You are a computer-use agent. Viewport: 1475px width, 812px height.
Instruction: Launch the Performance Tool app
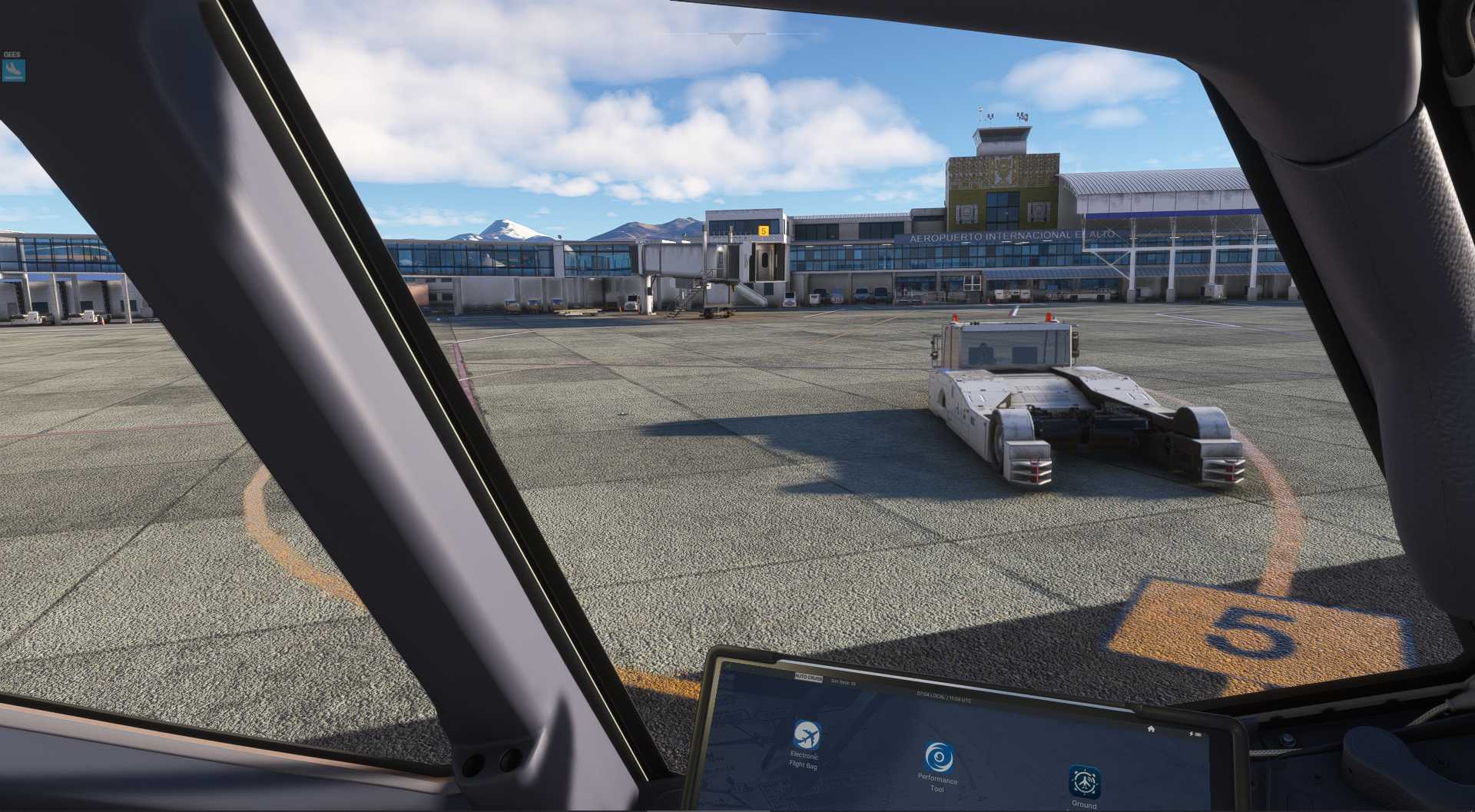point(937,757)
